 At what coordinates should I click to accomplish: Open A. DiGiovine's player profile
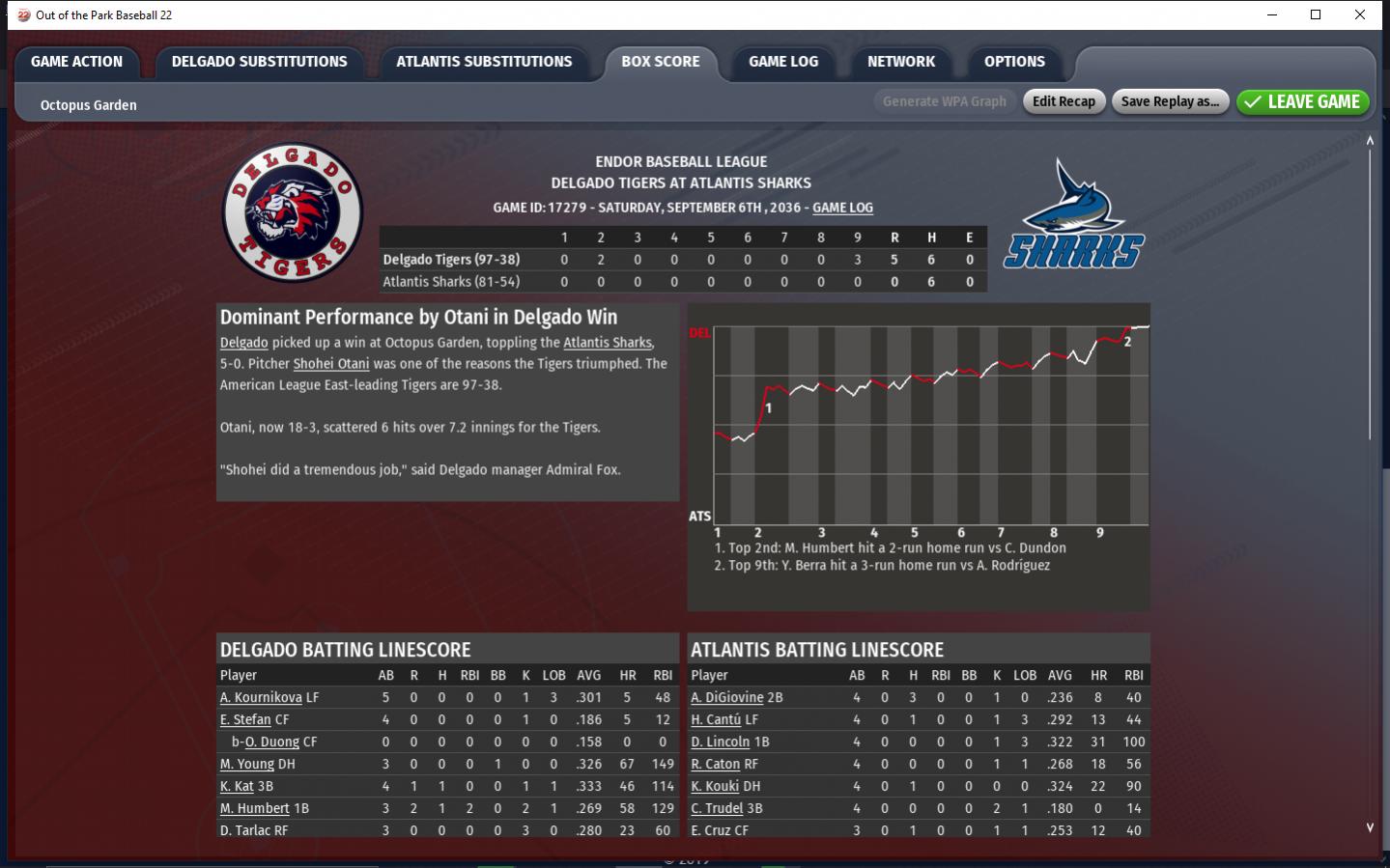pos(727,697)
